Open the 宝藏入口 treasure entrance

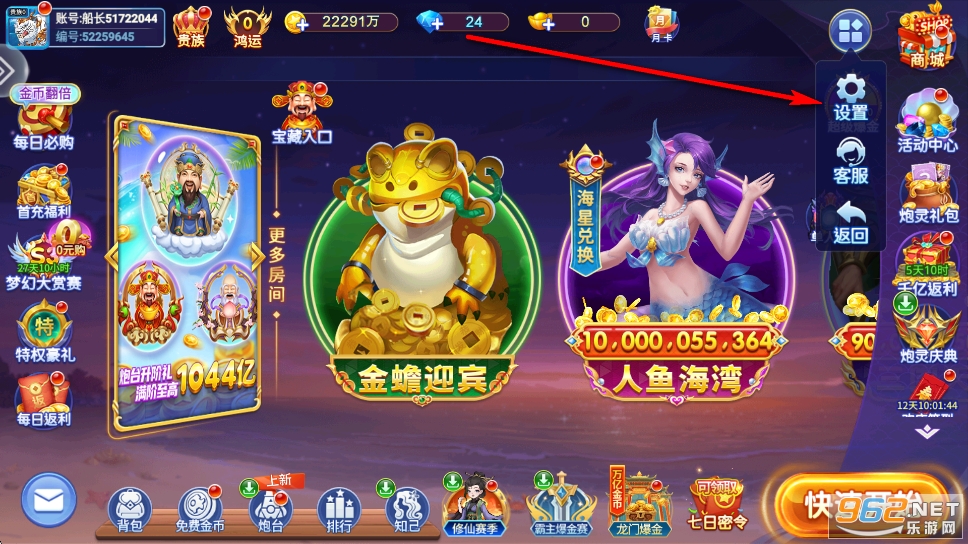click(301, 113)
